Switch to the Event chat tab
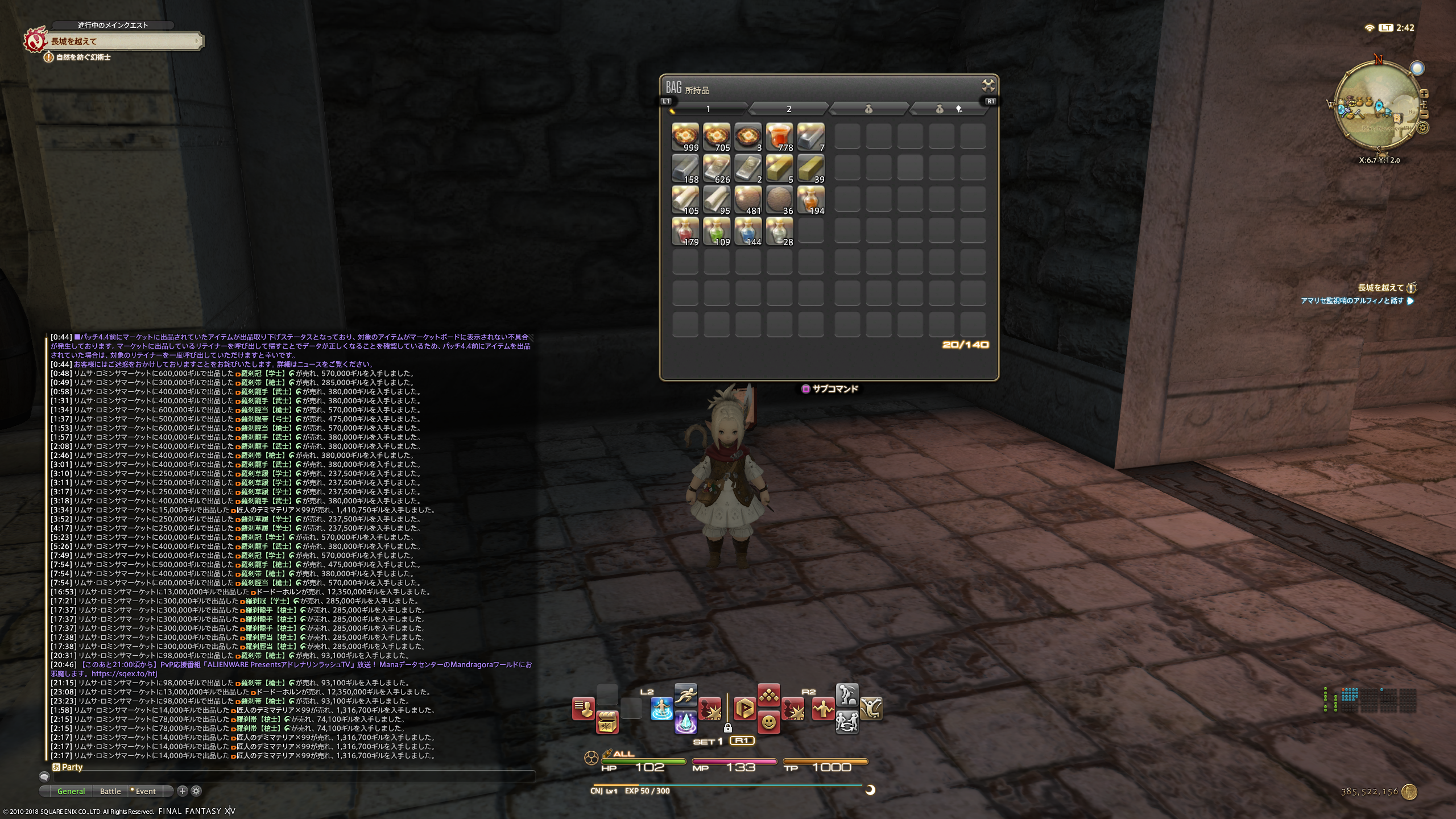 (x=144, y=791)
